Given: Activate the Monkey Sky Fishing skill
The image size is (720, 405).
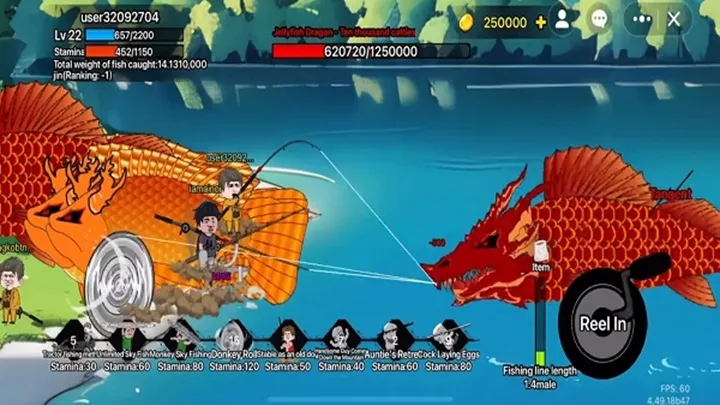Looking at the screenshot, I should [x=181, y=337].
